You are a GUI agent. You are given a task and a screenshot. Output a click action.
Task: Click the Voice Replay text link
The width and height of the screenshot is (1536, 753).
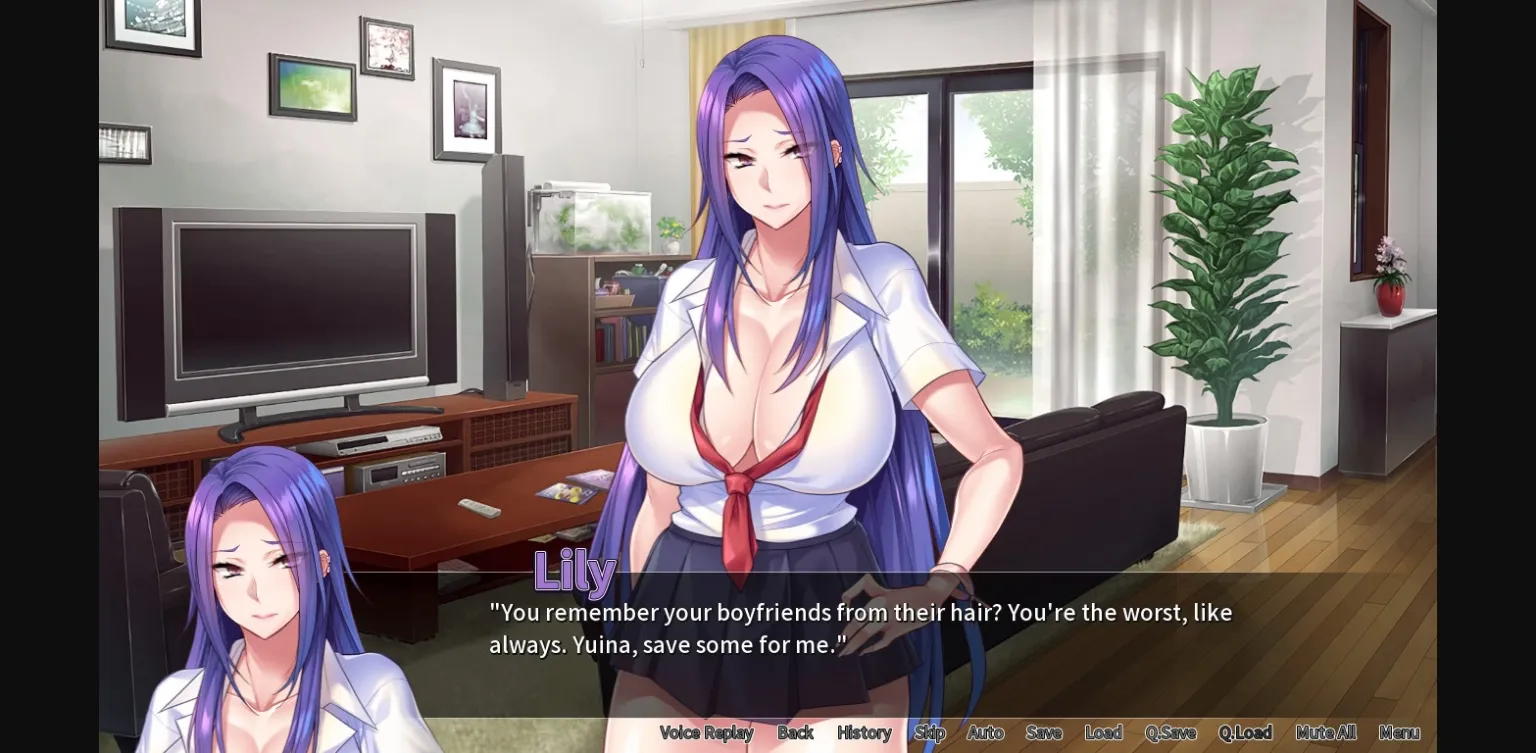tap(705, 732)
